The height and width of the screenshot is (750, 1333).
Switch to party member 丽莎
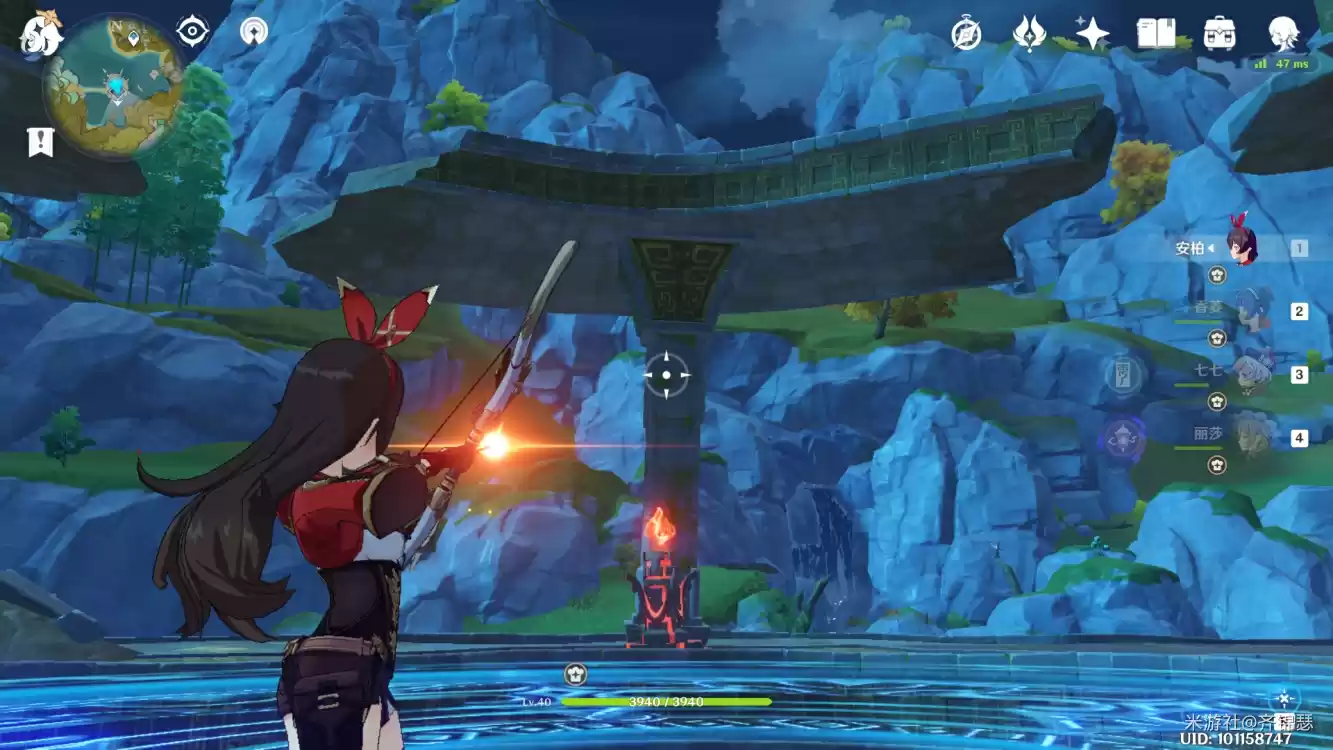1250,437
